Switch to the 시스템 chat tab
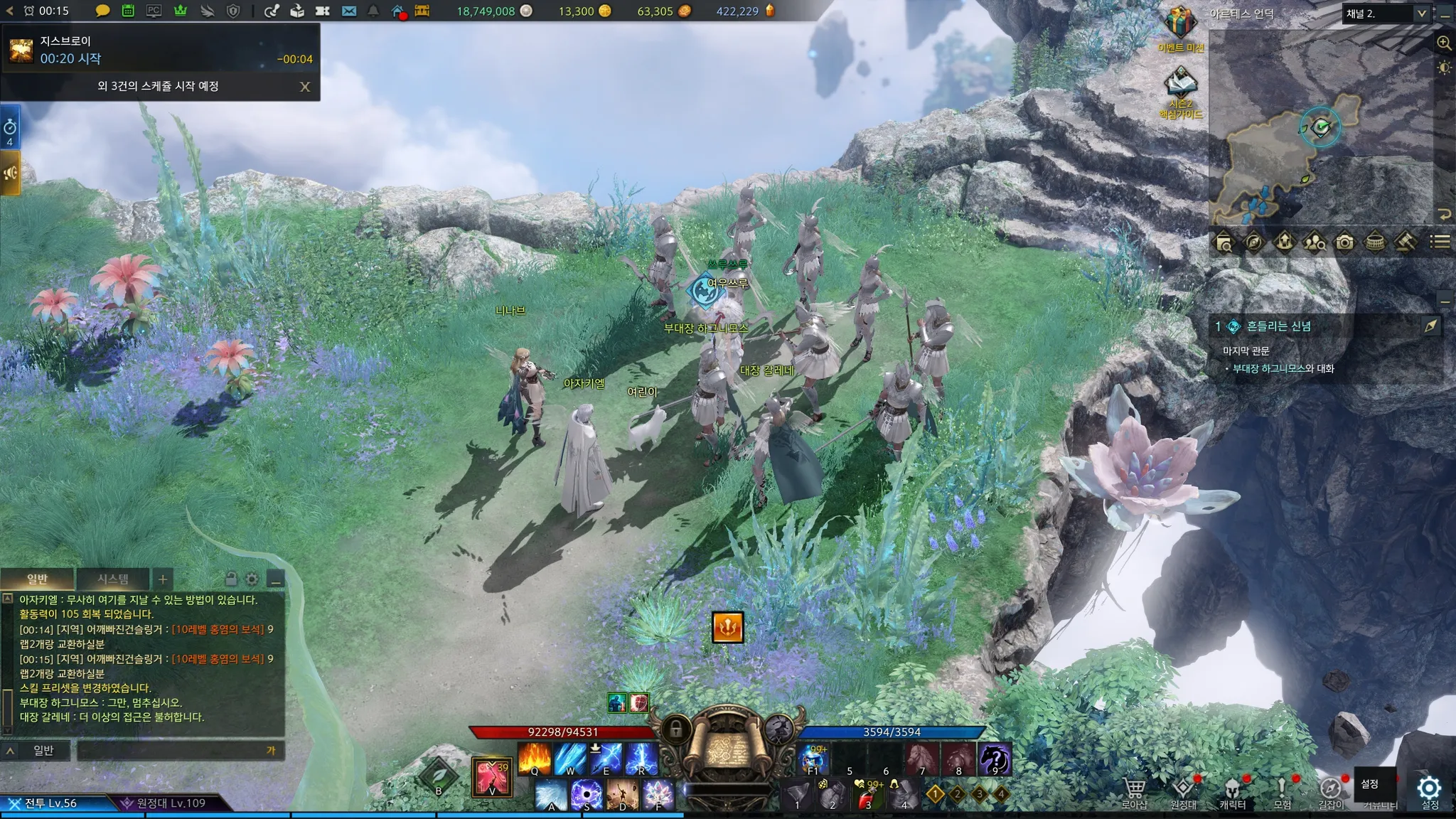Viewport: 1456px width, 819px height. pyautogui.click(x=113, y=579)
